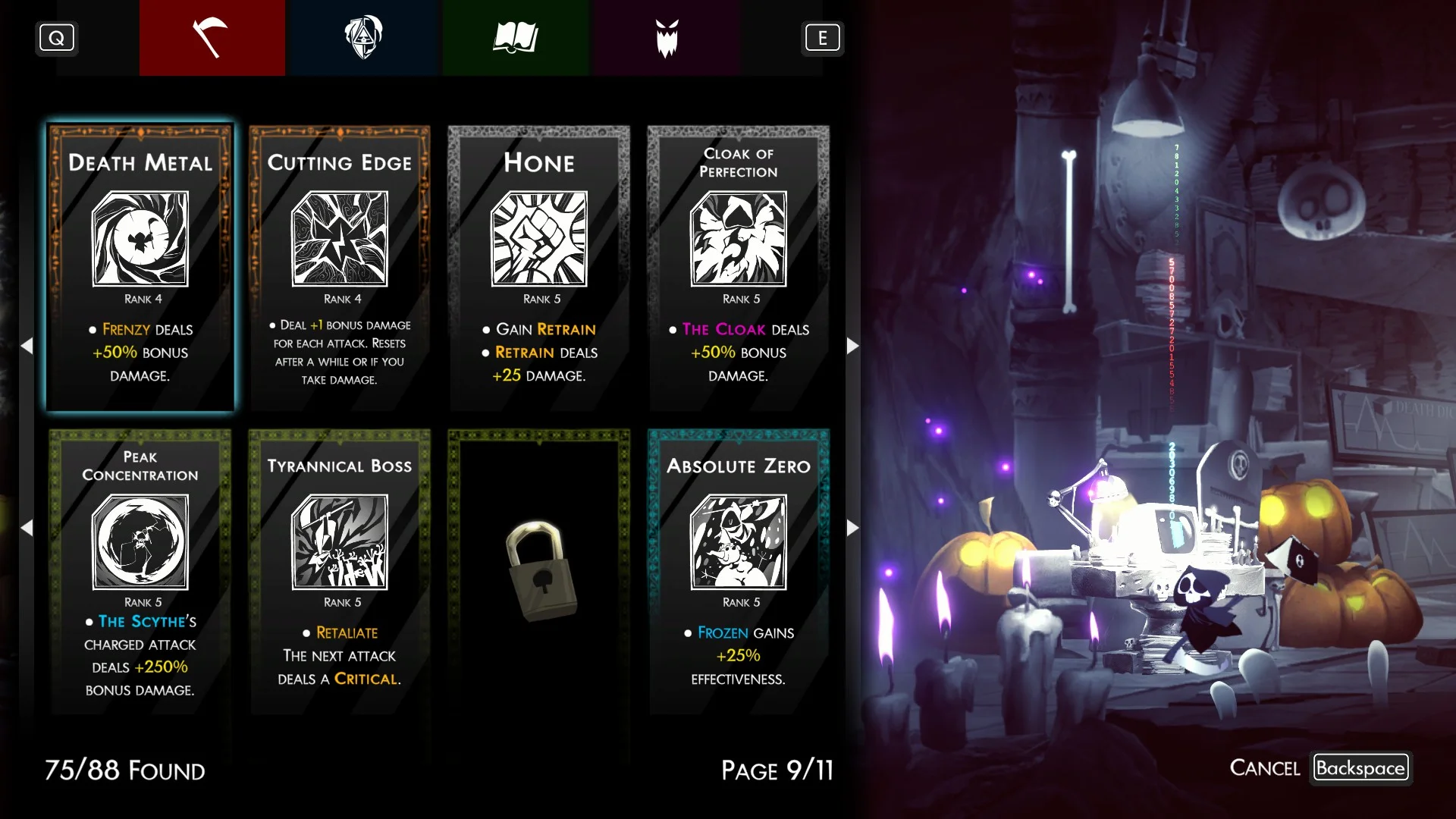Choose the Tyrannical Boss card
The image size is (1456, 819).
pos(340,571)
